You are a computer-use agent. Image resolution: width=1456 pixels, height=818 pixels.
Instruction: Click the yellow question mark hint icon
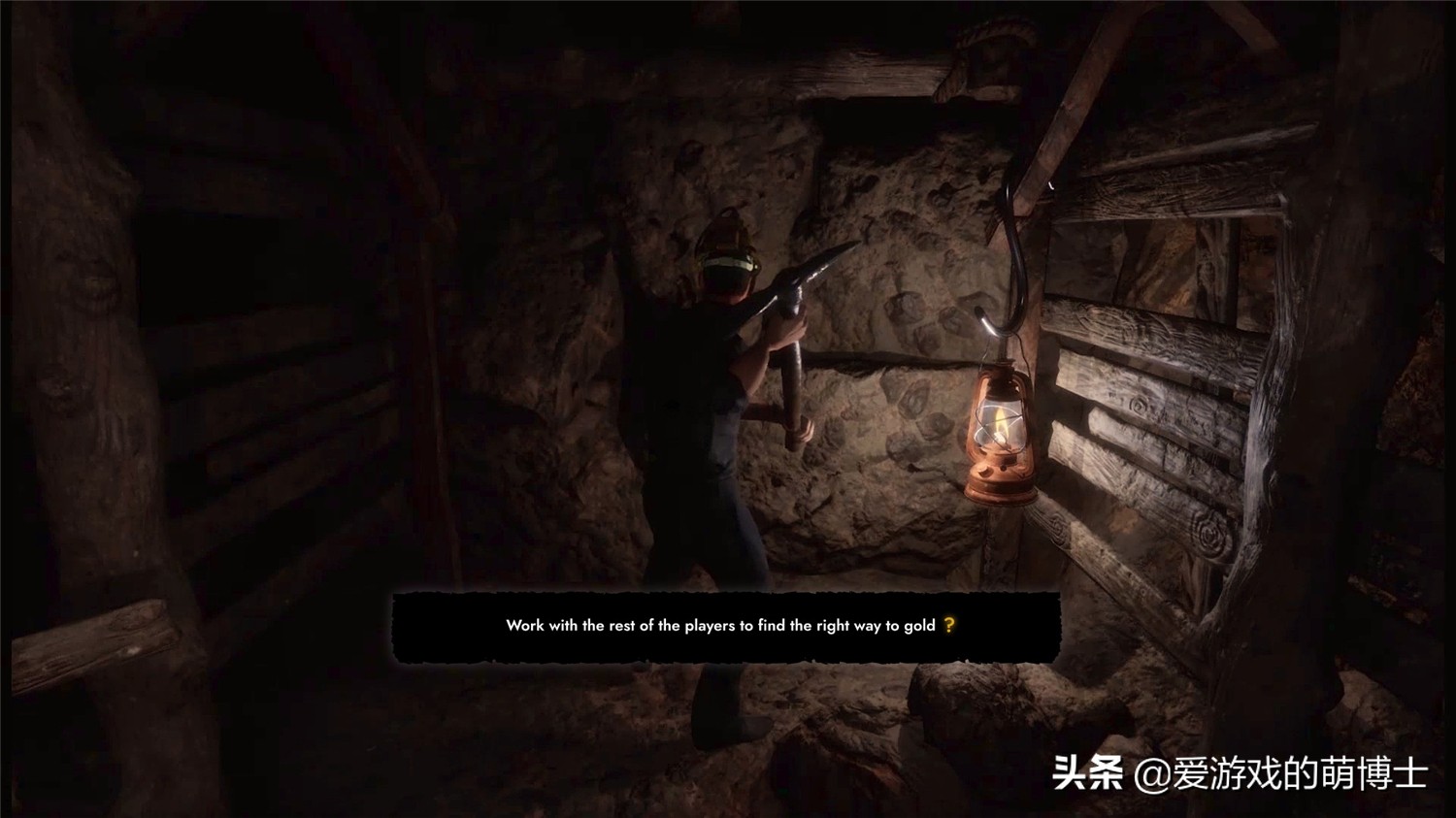click(x=949, y=626)
